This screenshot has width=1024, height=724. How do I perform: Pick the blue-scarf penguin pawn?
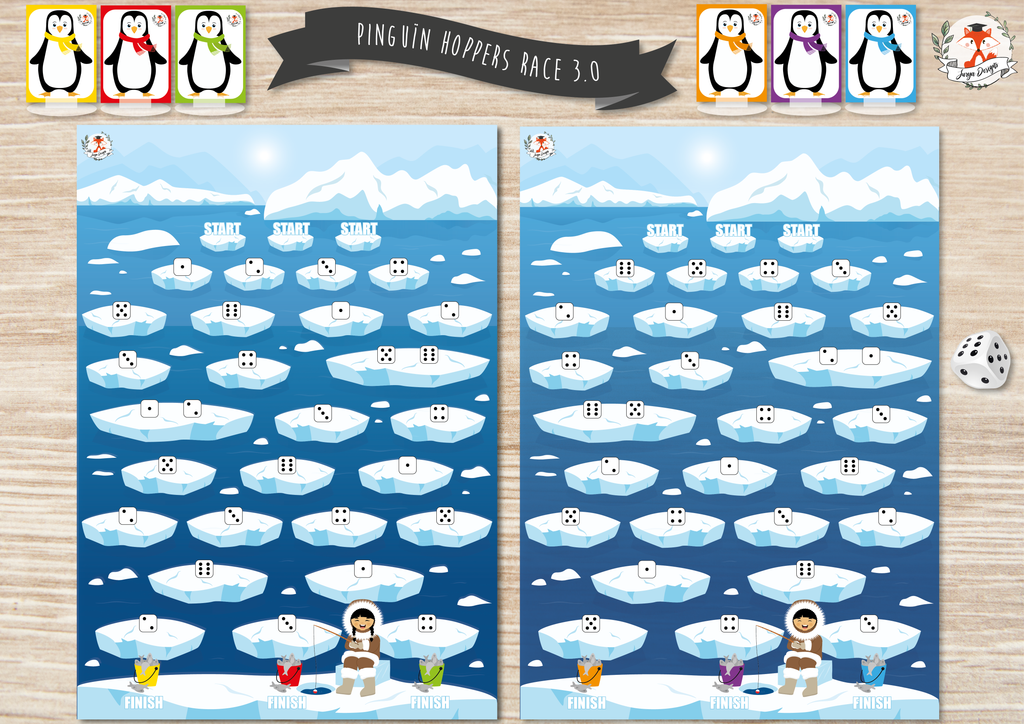tap(880, 53)
